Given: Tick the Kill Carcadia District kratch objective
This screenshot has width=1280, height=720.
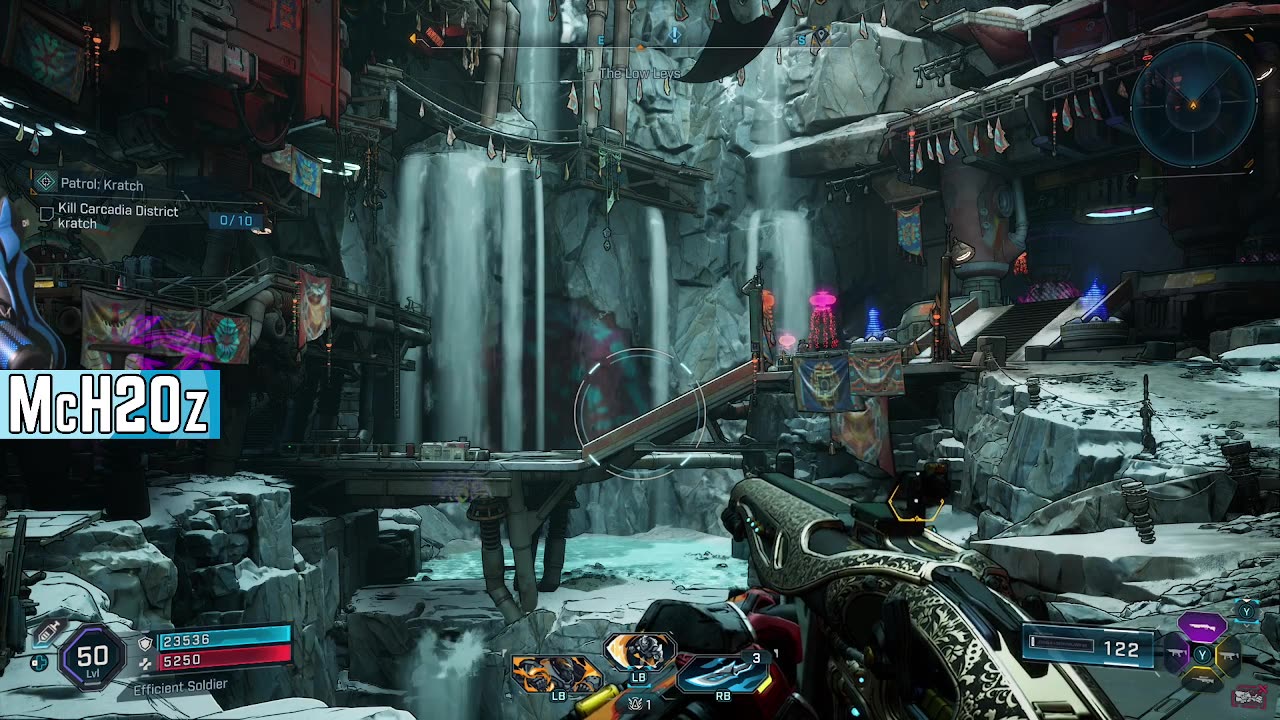Looking at the screenshot, I should pos(46,213).
